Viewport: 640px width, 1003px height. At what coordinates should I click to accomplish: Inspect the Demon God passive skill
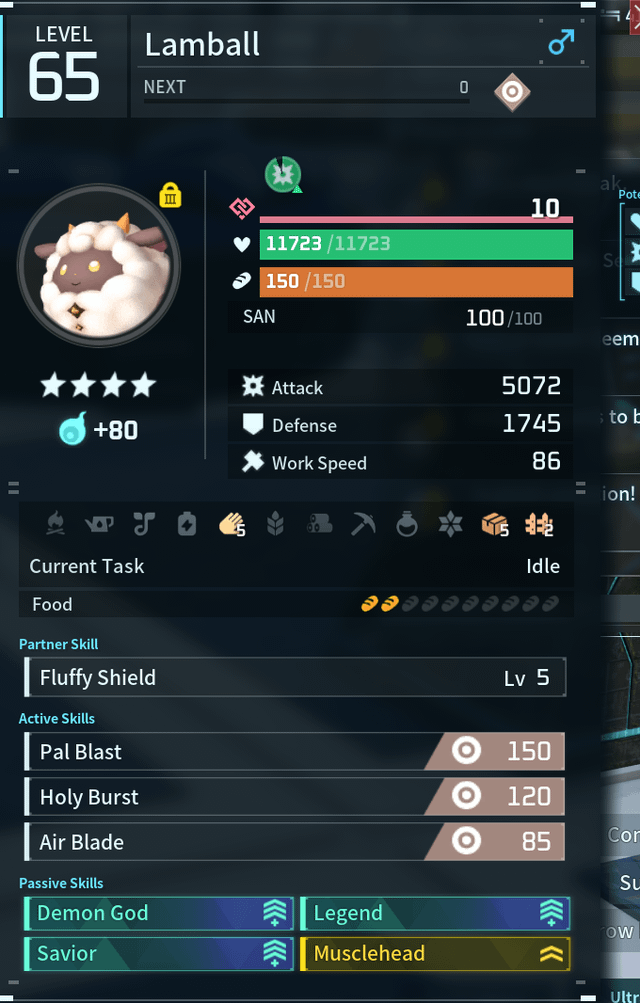[x=158, y=913]
